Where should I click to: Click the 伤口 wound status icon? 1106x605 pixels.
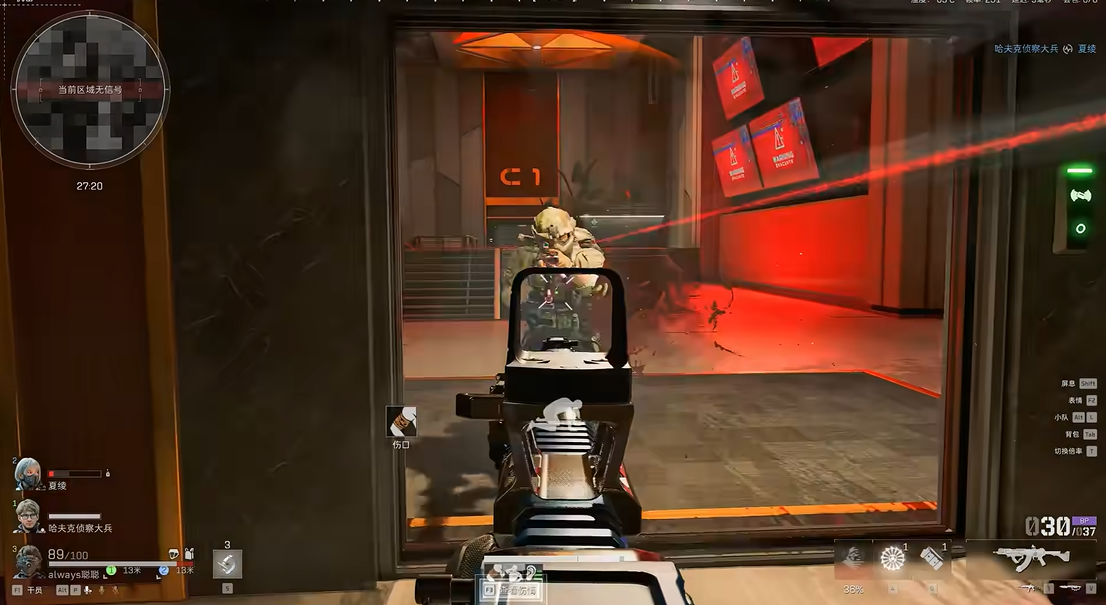tap(401, 421)
